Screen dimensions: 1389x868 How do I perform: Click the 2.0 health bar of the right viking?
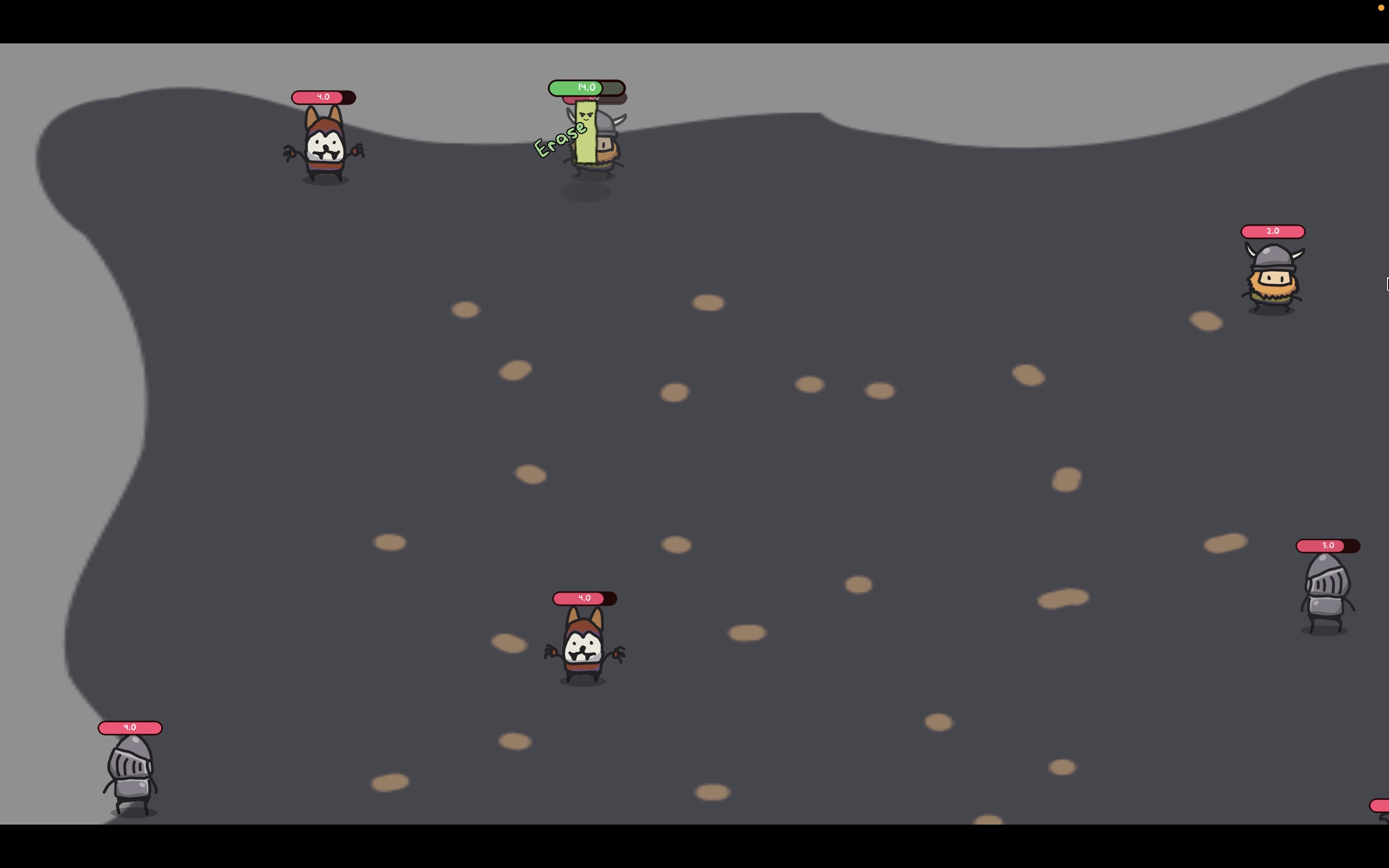(1272, 231)
